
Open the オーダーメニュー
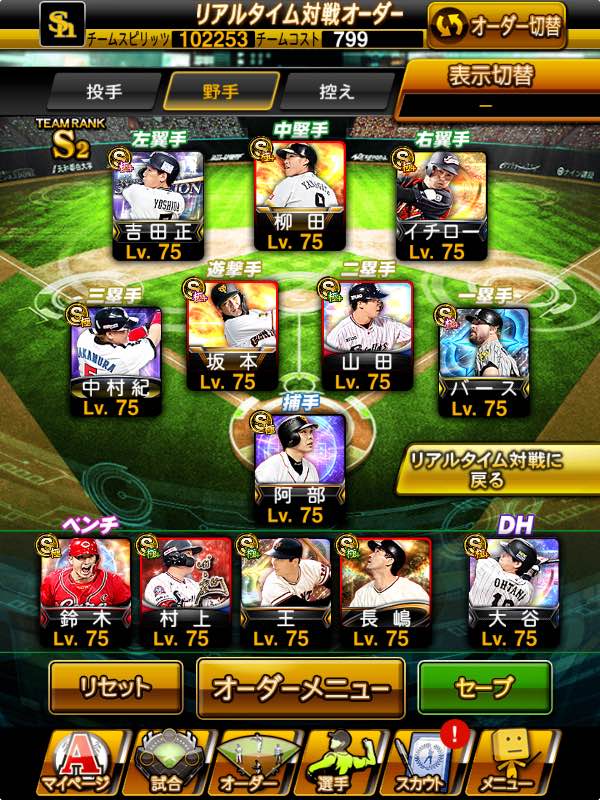(x=301, y=688)
